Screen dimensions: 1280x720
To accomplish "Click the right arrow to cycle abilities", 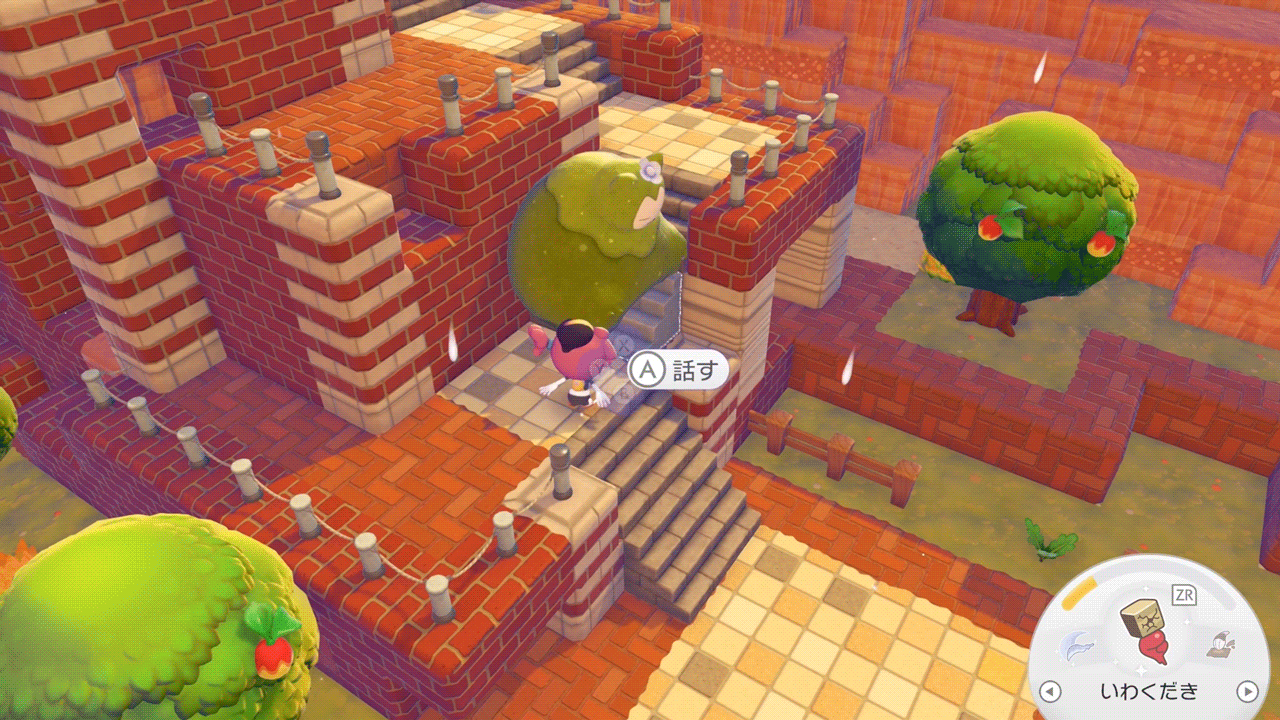I will click(x=1246, y=691).
